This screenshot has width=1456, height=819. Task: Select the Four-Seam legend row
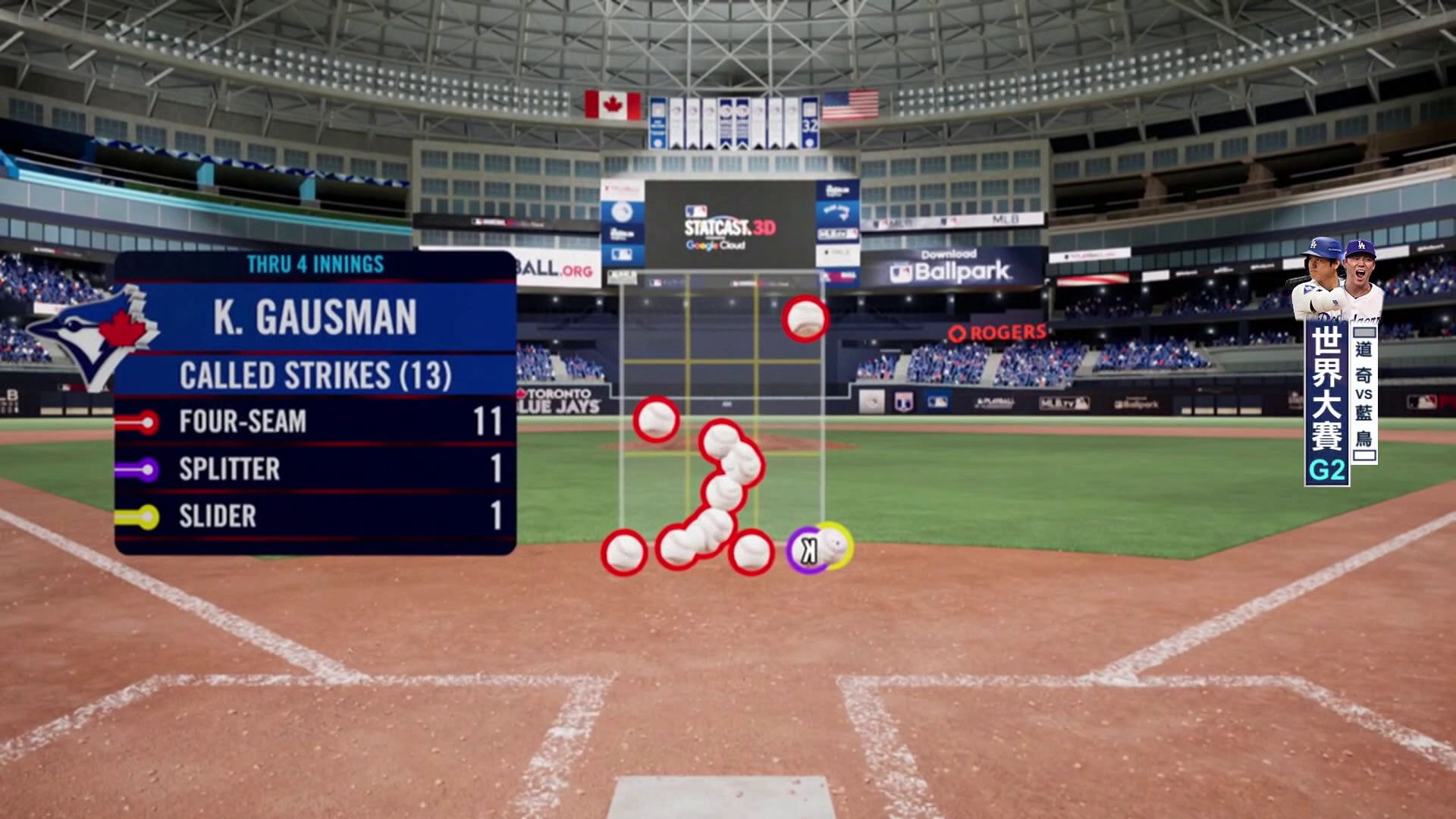point(315,422)
